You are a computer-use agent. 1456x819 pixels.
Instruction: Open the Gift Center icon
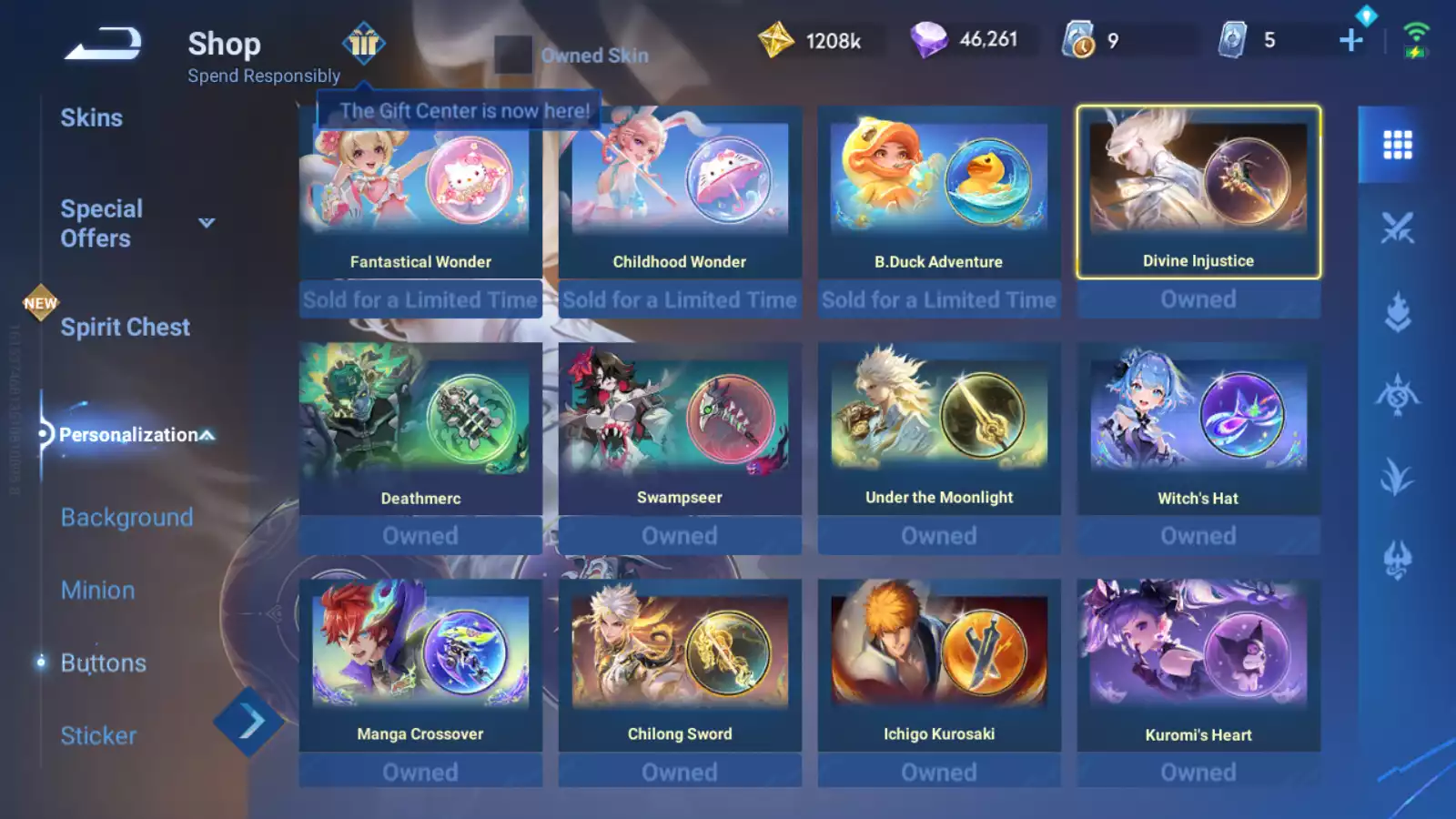point(363,43)
